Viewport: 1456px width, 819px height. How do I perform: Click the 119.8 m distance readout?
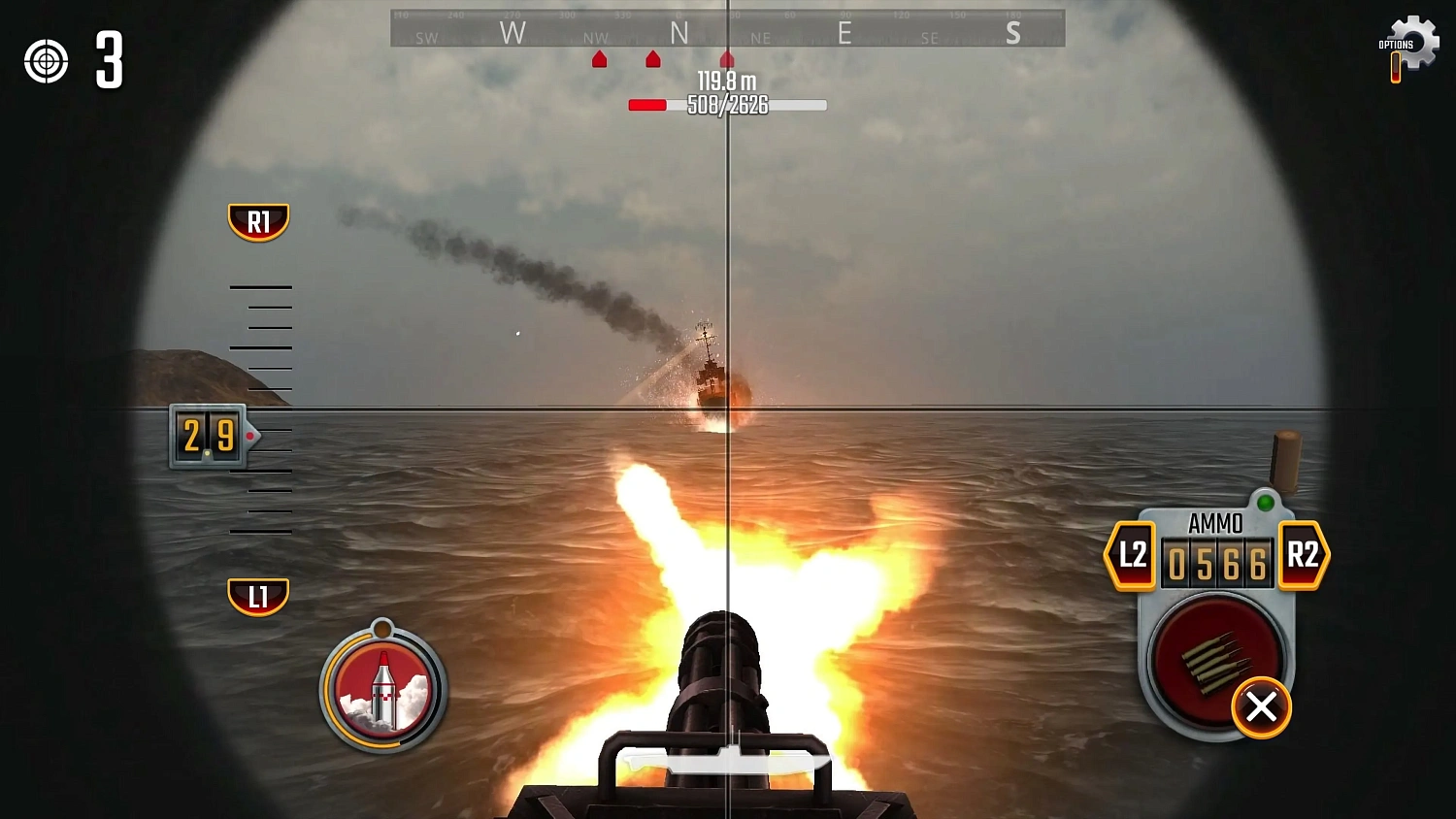726,82
